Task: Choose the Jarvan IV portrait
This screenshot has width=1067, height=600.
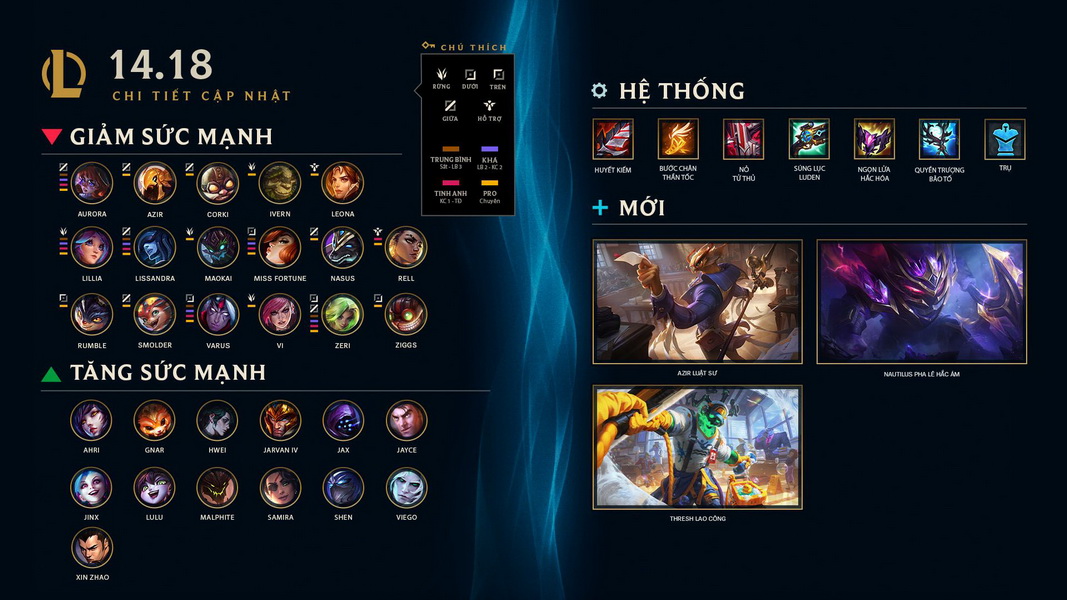Action: point(280,421)
